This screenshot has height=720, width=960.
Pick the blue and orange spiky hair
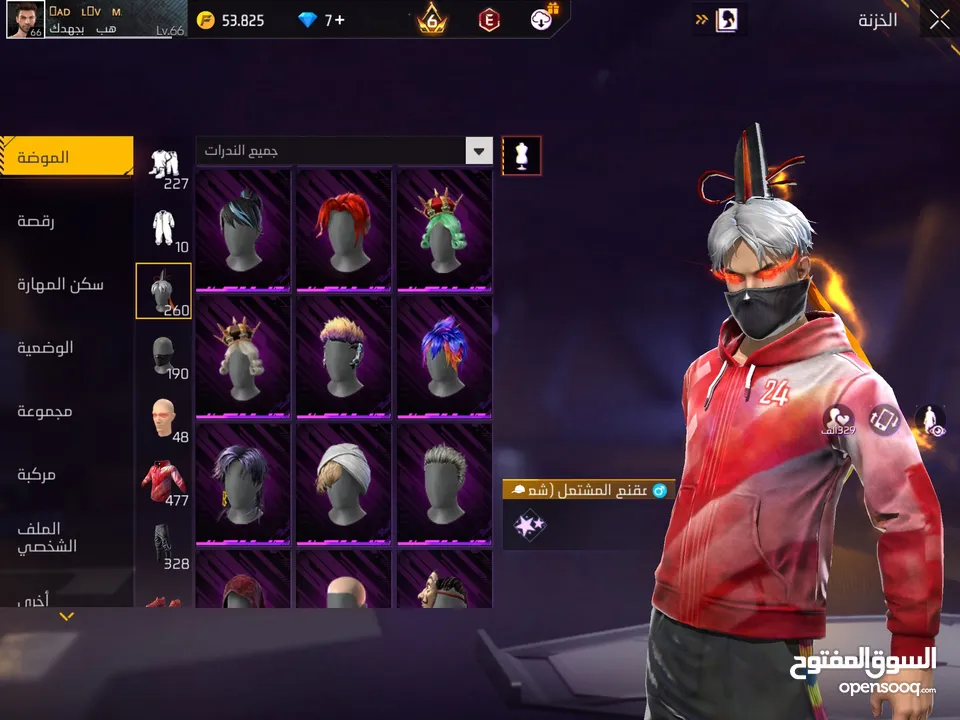(444, 355)
